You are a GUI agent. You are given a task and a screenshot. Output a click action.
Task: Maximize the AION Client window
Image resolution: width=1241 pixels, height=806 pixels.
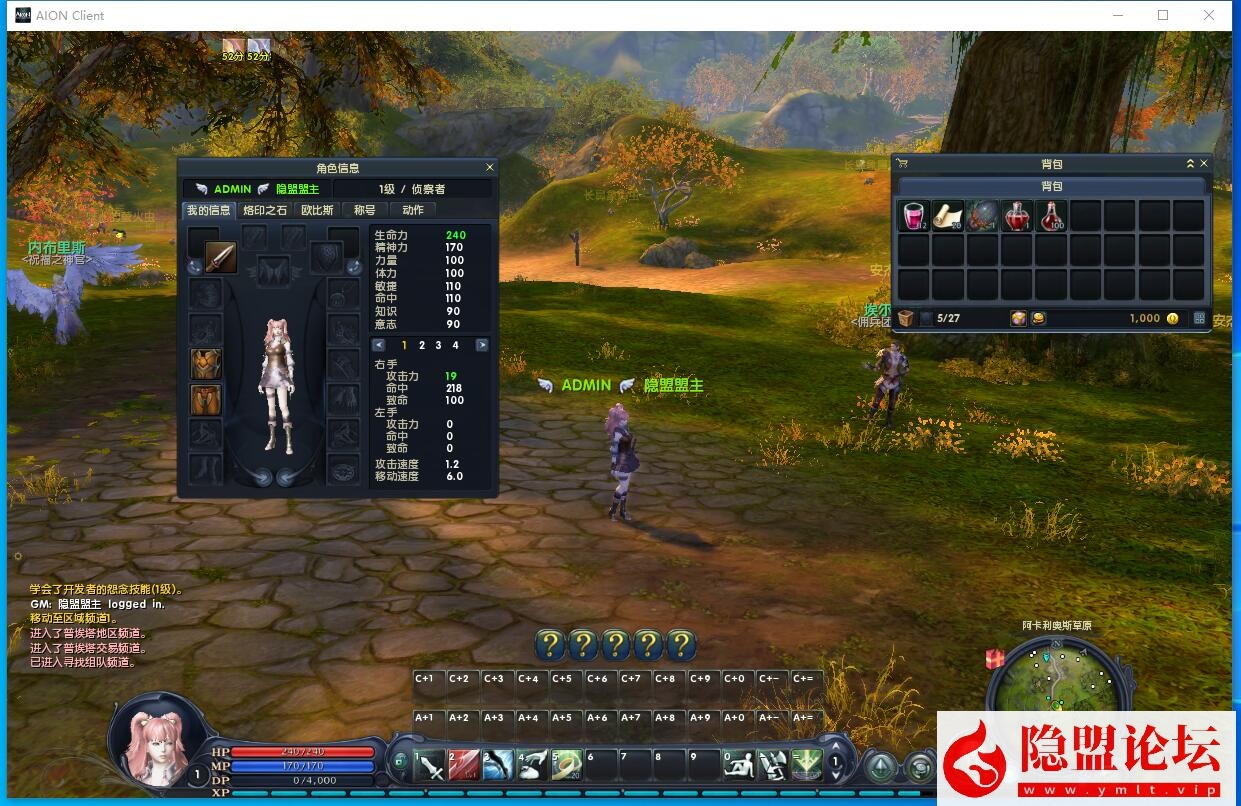(1163, 15)
